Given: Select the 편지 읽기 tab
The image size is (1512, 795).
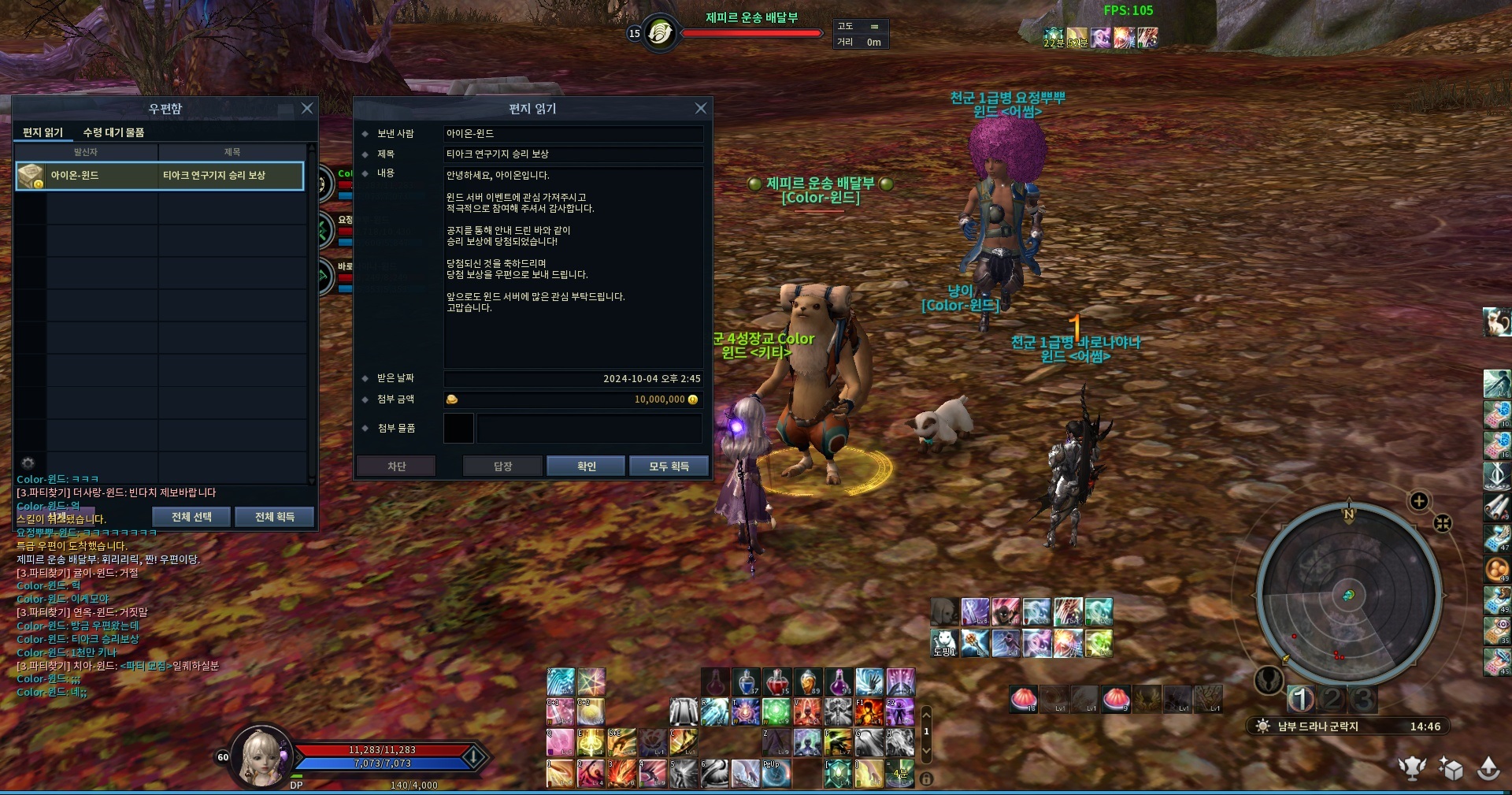Looking at the screenshot, I should tap(43, 132).
